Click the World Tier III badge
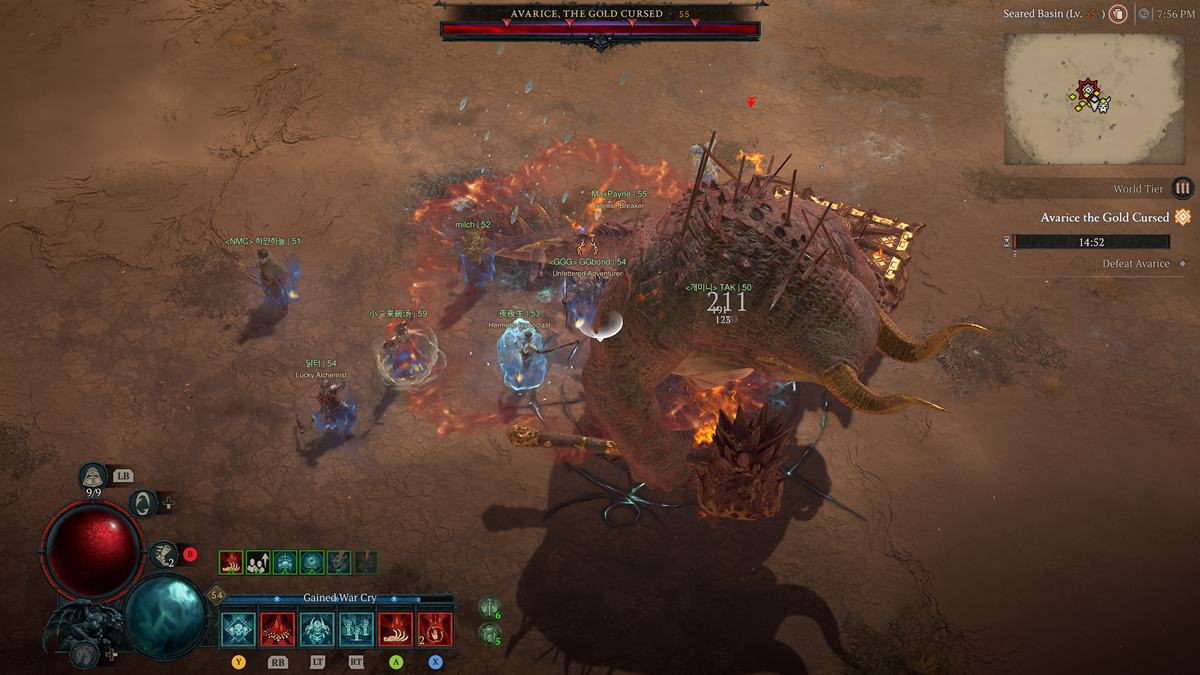 tap(1183, 188)
